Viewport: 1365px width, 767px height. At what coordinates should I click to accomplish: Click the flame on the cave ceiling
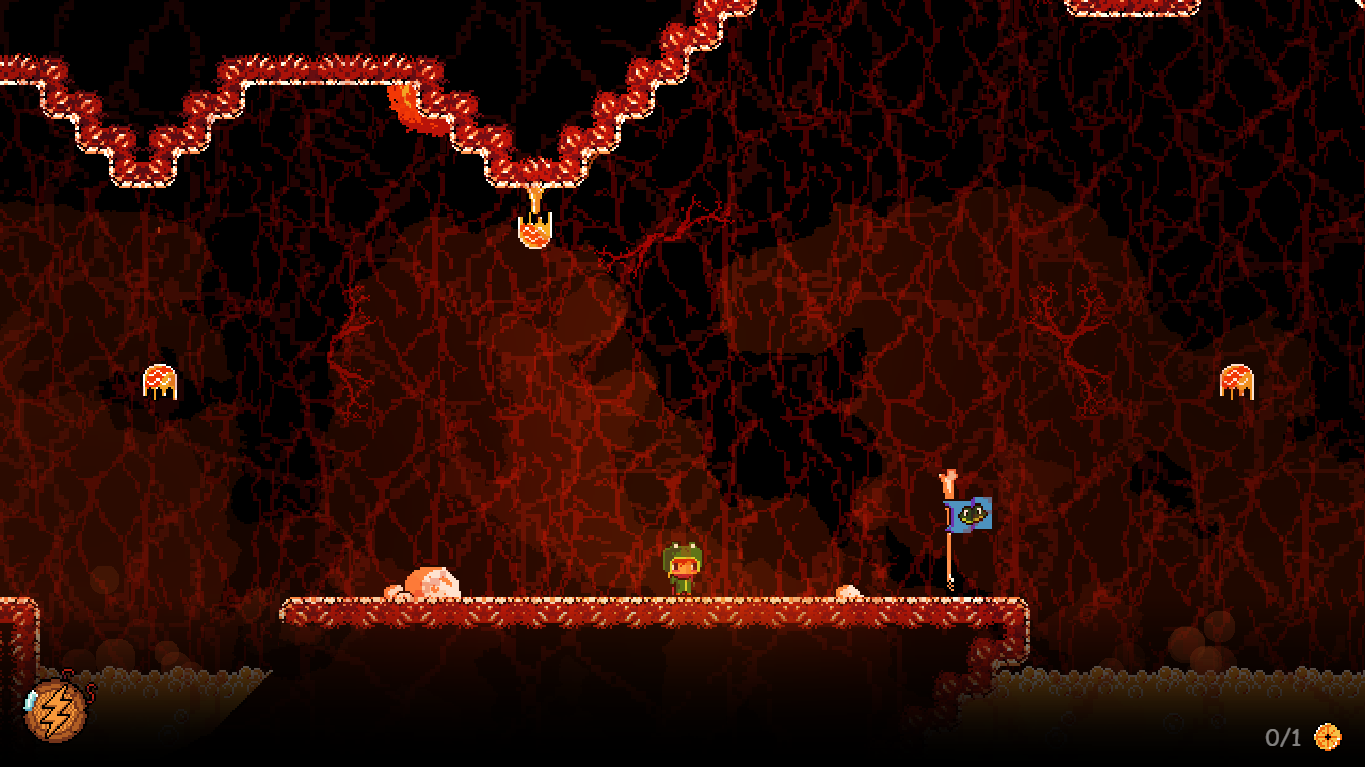click(x=406, y=100)
